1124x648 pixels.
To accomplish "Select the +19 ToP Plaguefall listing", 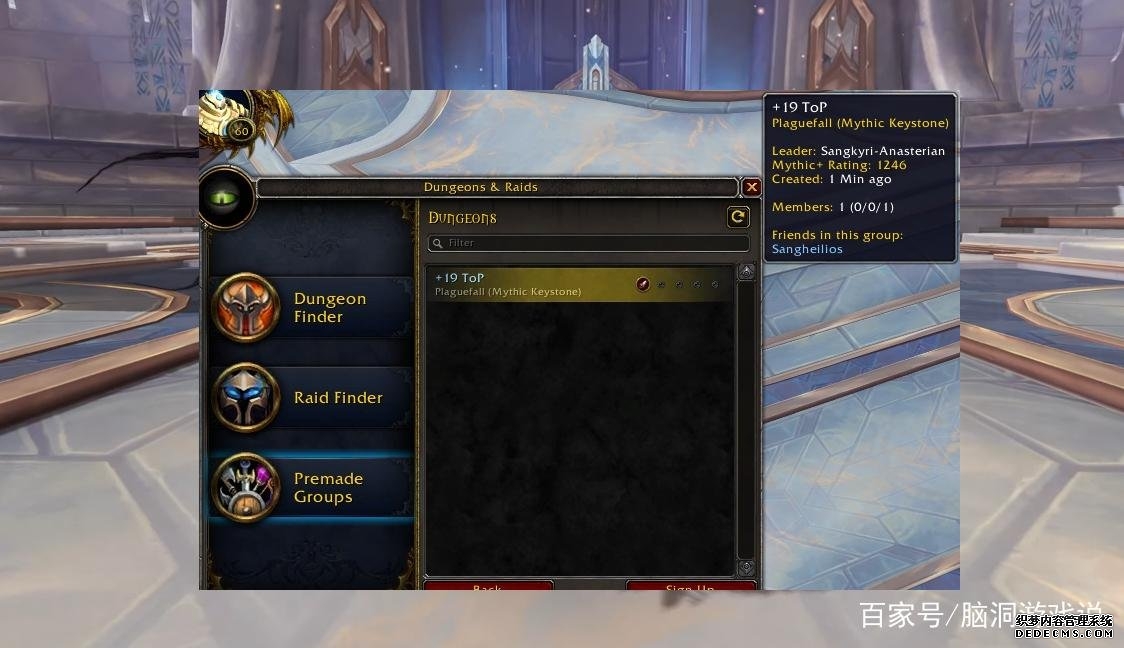I will [580, 284].
